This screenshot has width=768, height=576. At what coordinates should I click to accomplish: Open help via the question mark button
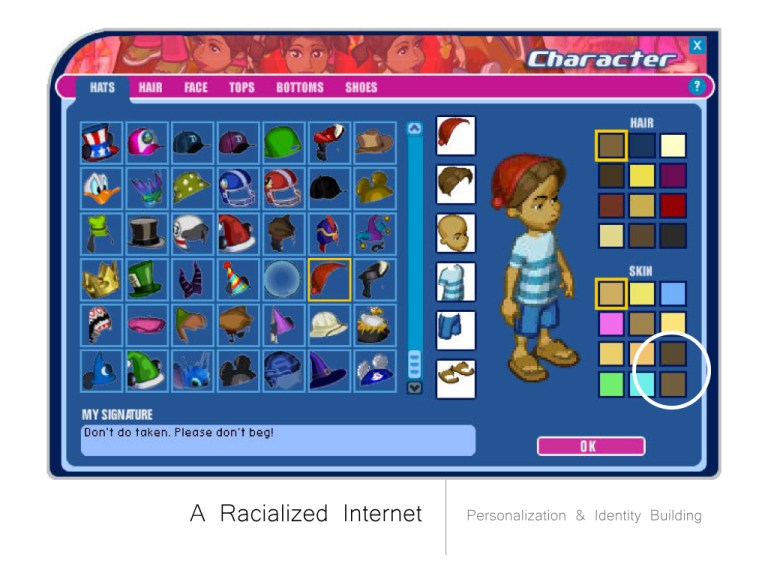(x=697, y=87)
